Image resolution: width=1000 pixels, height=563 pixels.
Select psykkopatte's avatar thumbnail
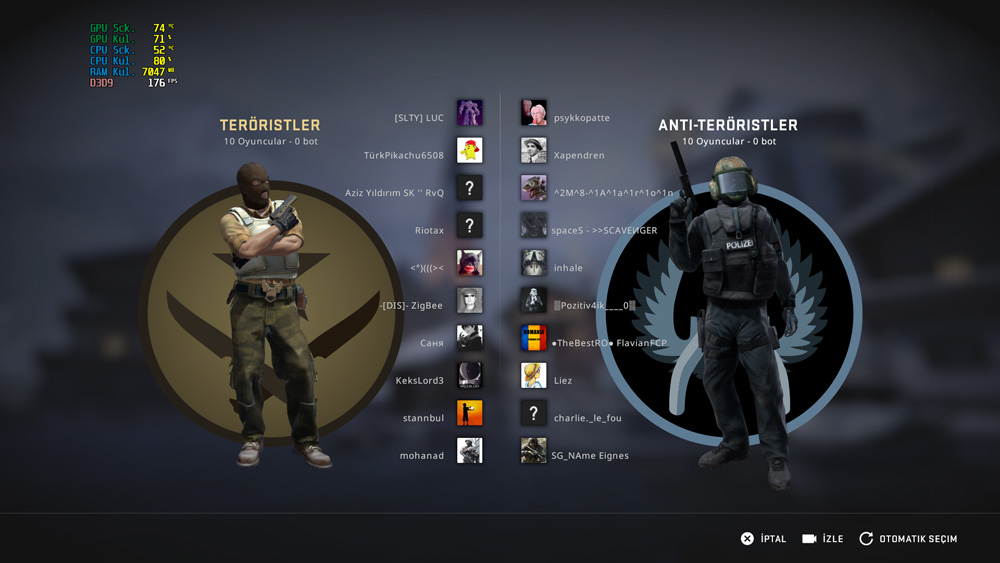(x=533, y=113)
